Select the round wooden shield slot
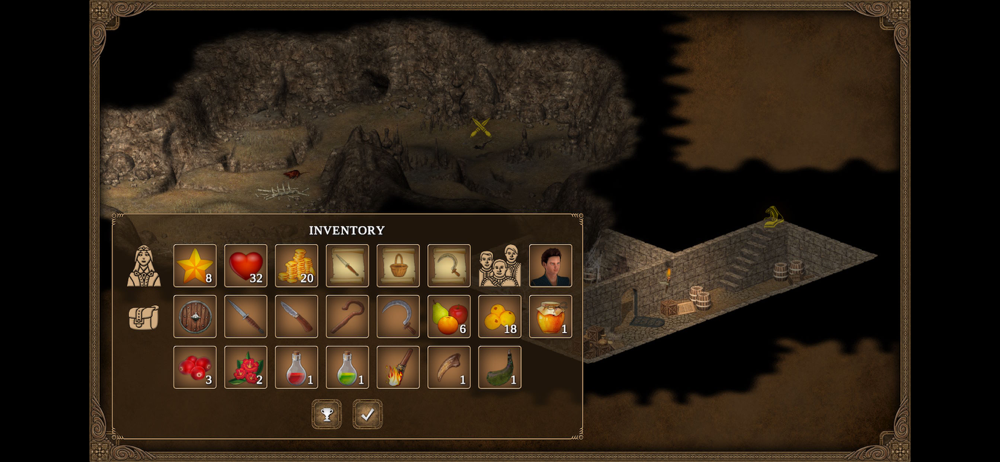This screenshot has width=1000, height=462. click(x=195, y=316)
